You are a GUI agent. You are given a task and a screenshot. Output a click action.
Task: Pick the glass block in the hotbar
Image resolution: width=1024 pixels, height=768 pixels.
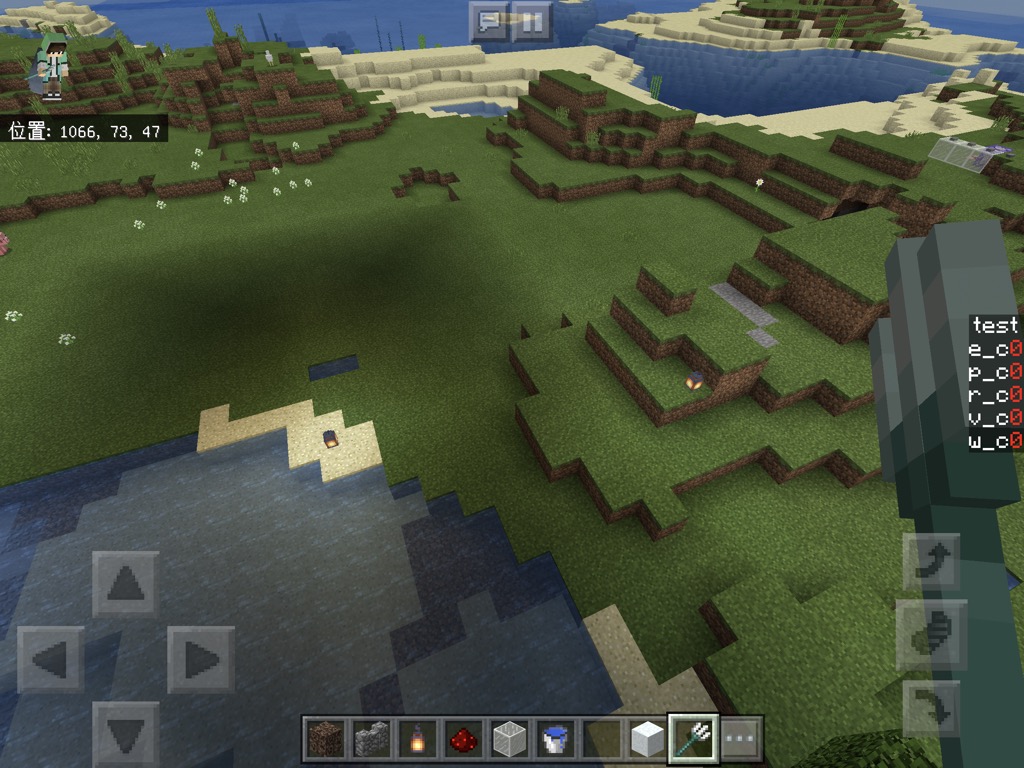pyautogui.click(x=509, y=739)
